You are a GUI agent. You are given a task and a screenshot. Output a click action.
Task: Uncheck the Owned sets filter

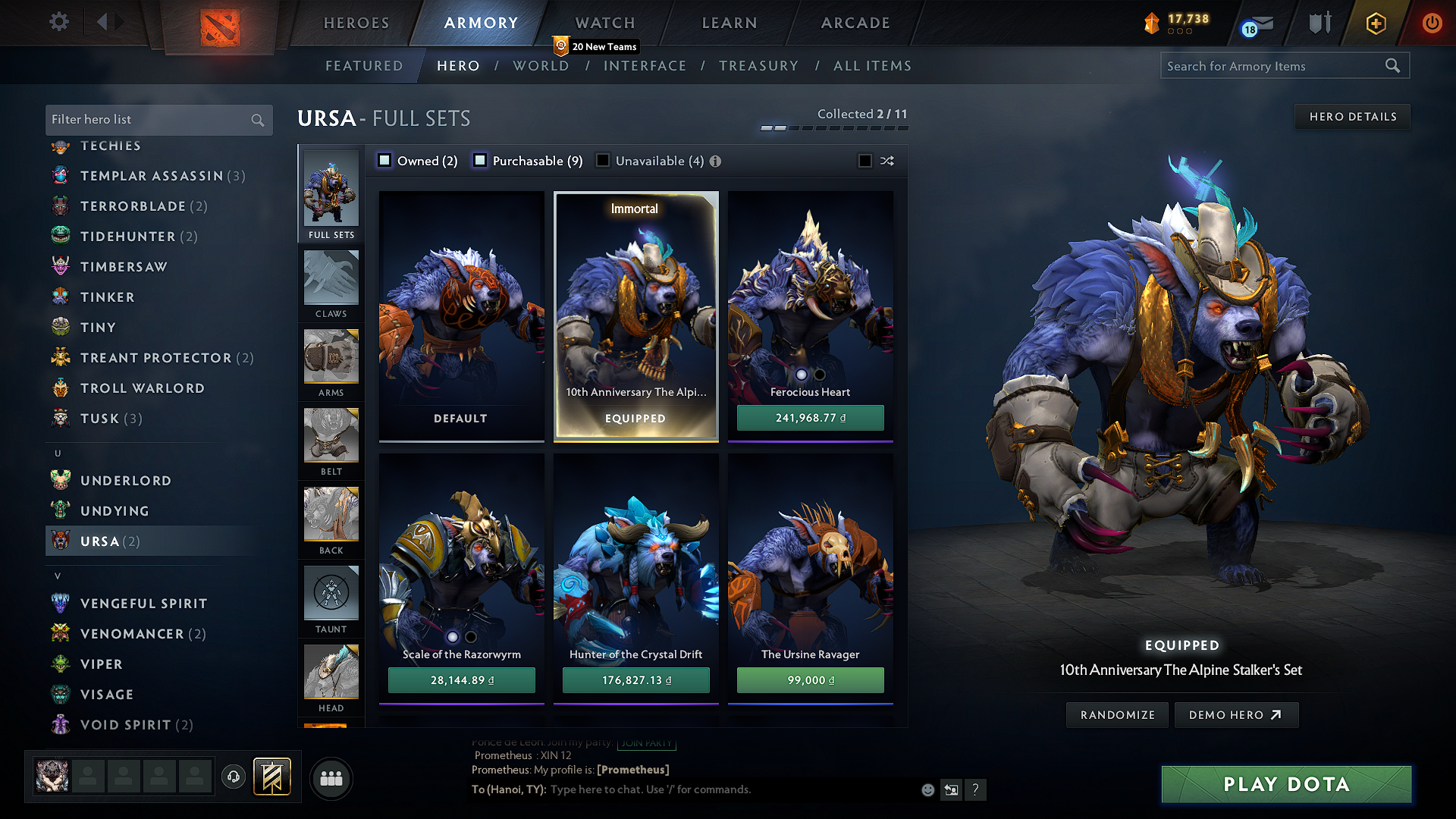click(x=384, y=161)
